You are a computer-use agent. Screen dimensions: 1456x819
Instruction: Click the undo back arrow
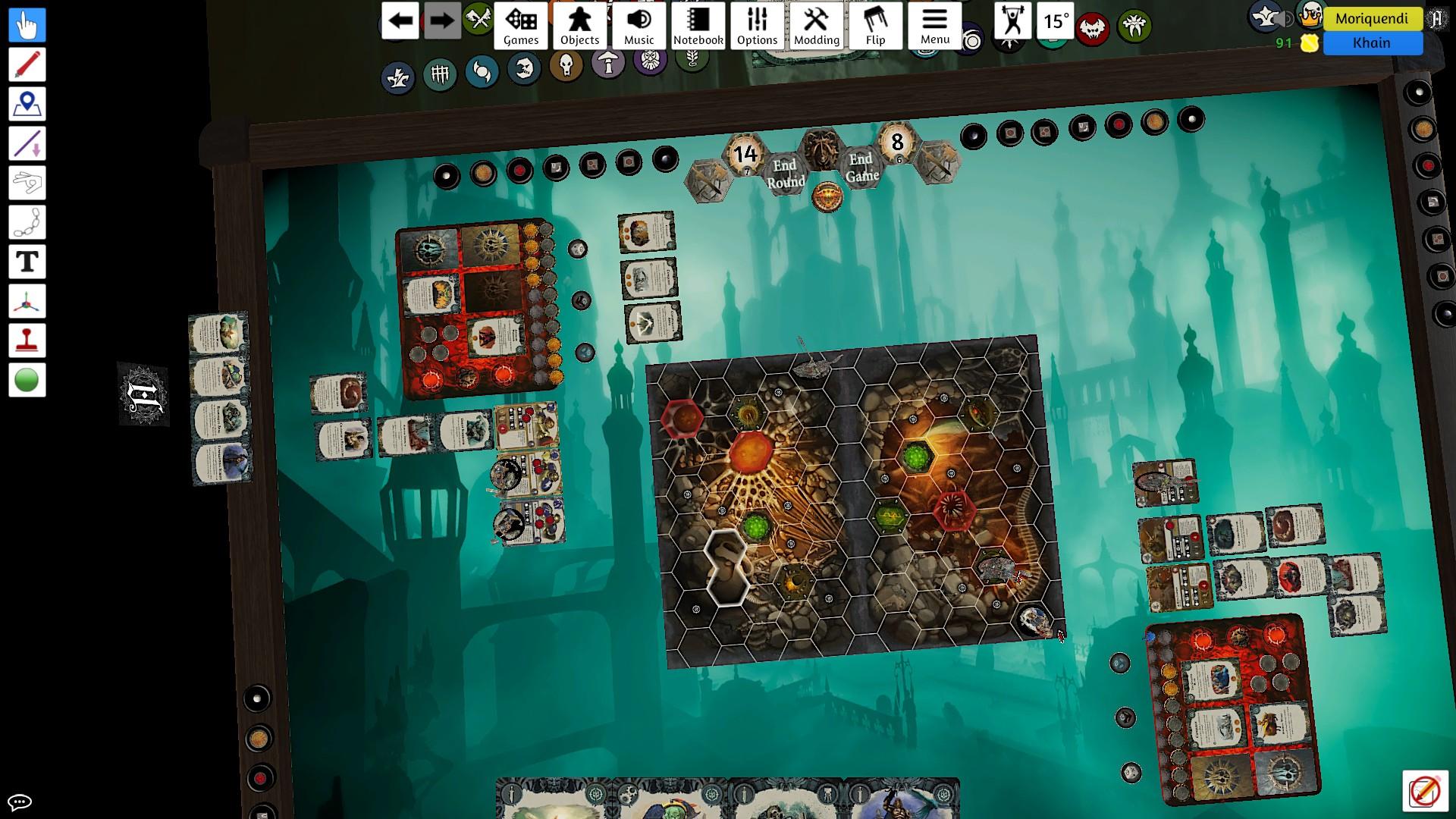(x=400, y=20)
